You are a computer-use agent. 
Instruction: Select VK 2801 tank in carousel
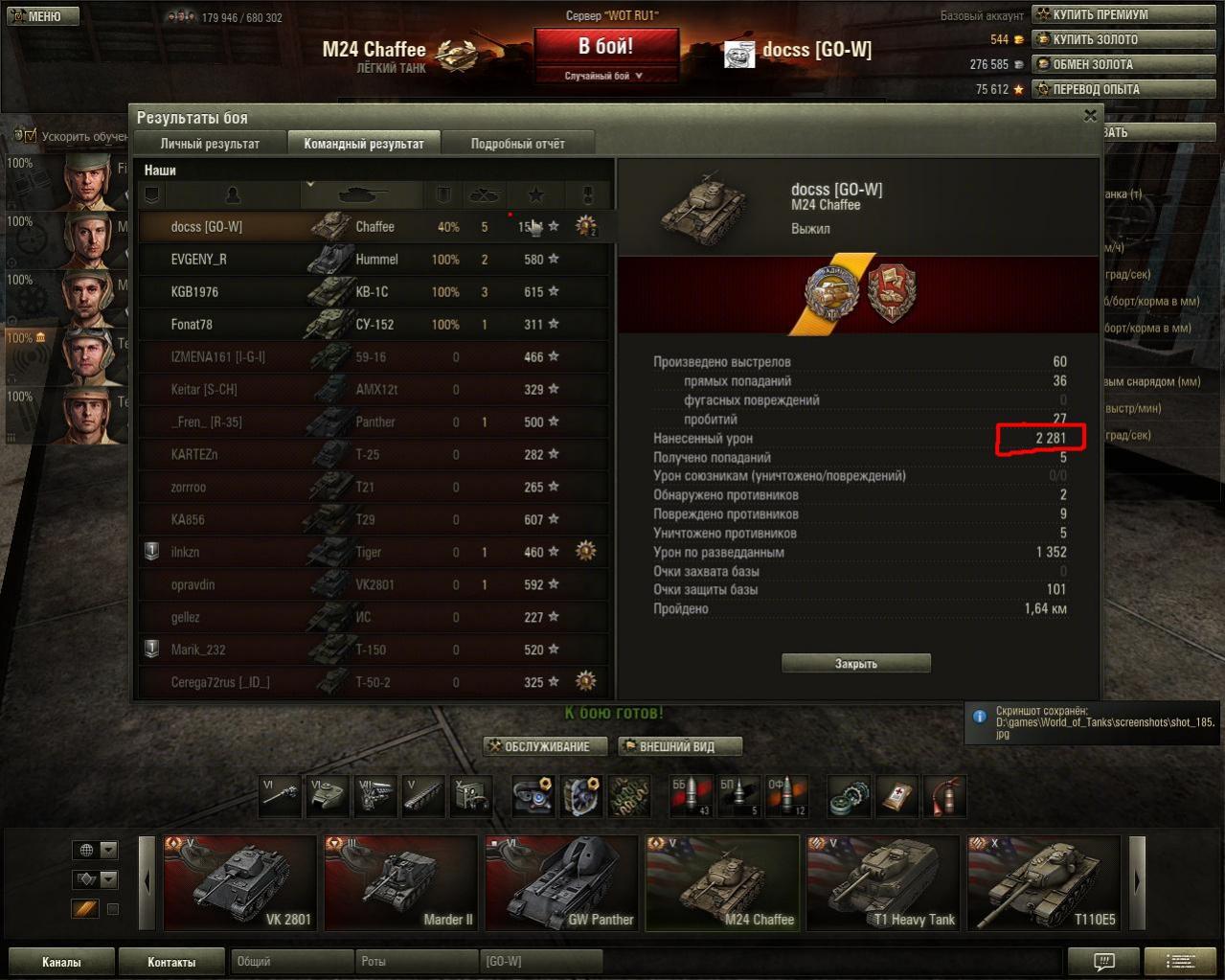238,883
